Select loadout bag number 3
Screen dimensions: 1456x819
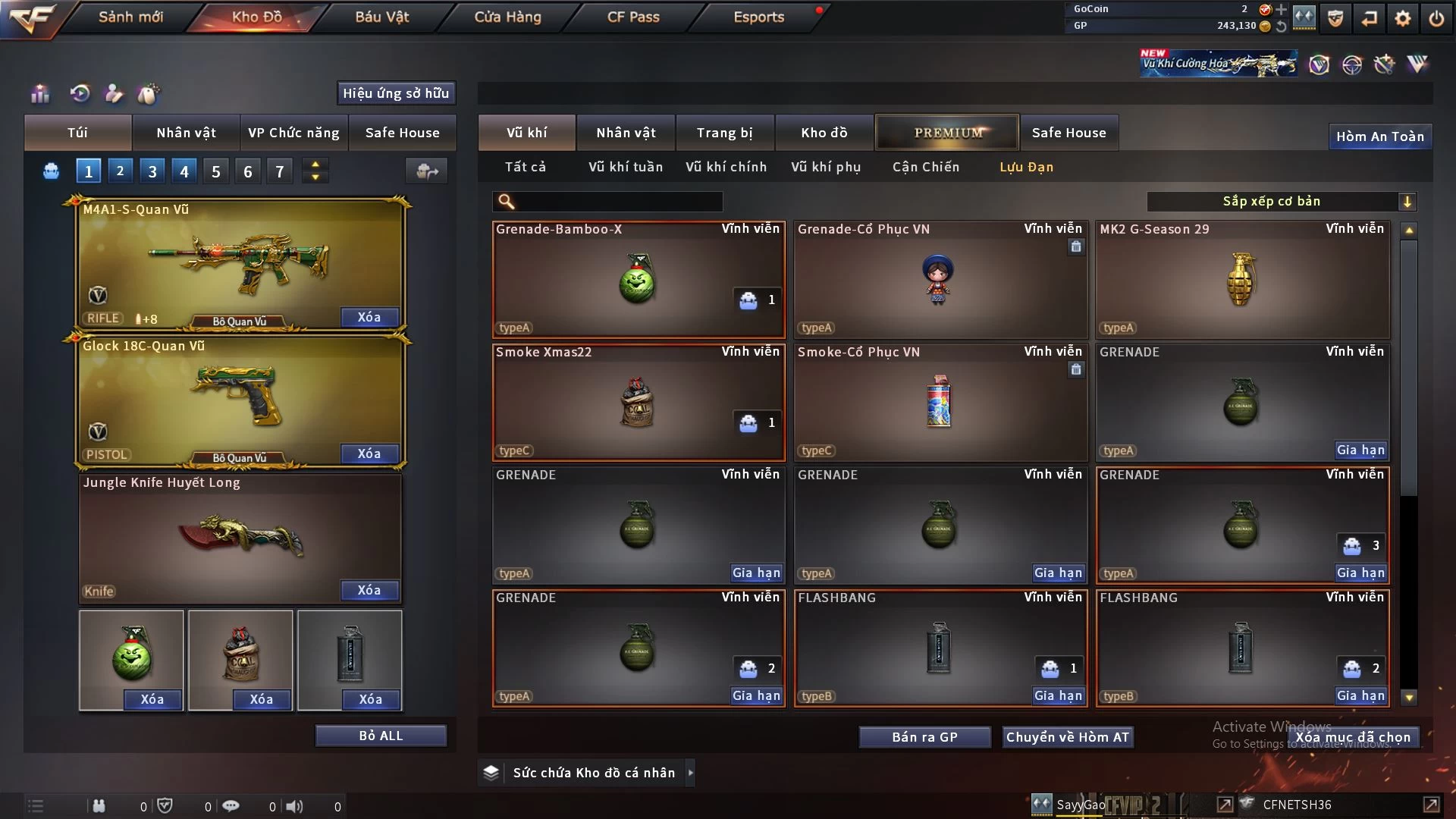[152, 171]
